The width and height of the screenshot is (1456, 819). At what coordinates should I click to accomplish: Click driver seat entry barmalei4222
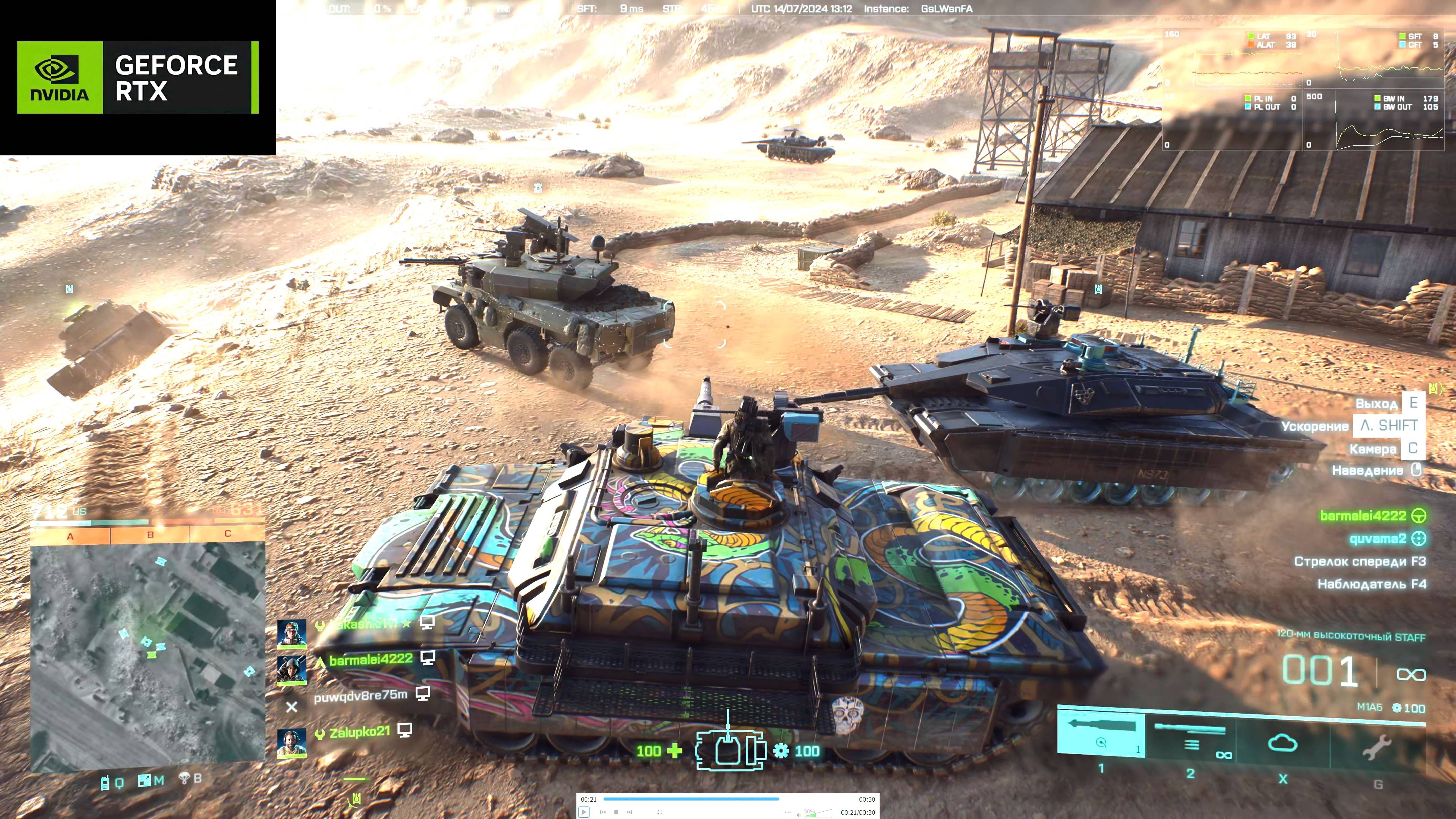(1363, 515)
